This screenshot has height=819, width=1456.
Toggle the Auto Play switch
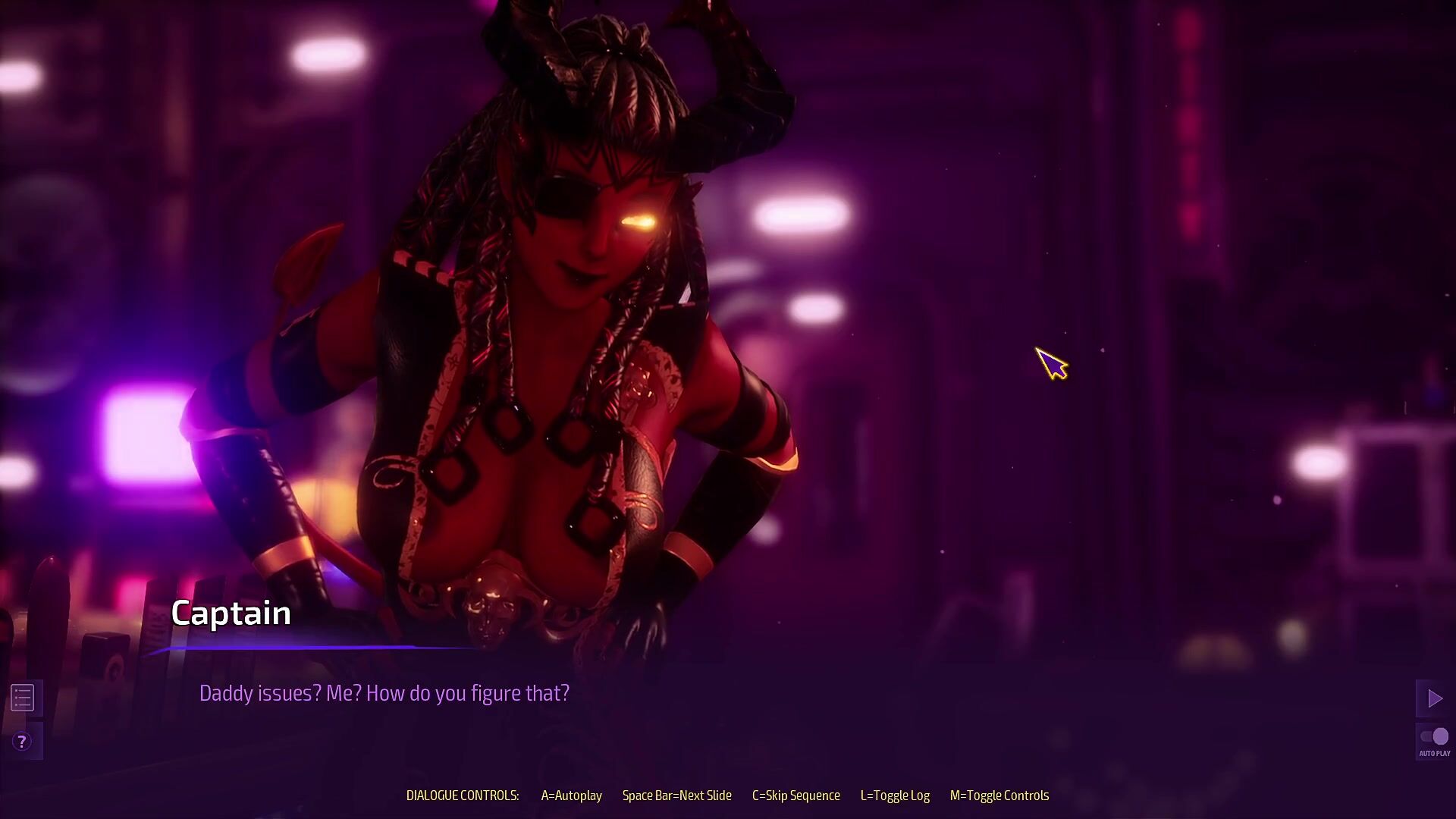(1434, 737)
